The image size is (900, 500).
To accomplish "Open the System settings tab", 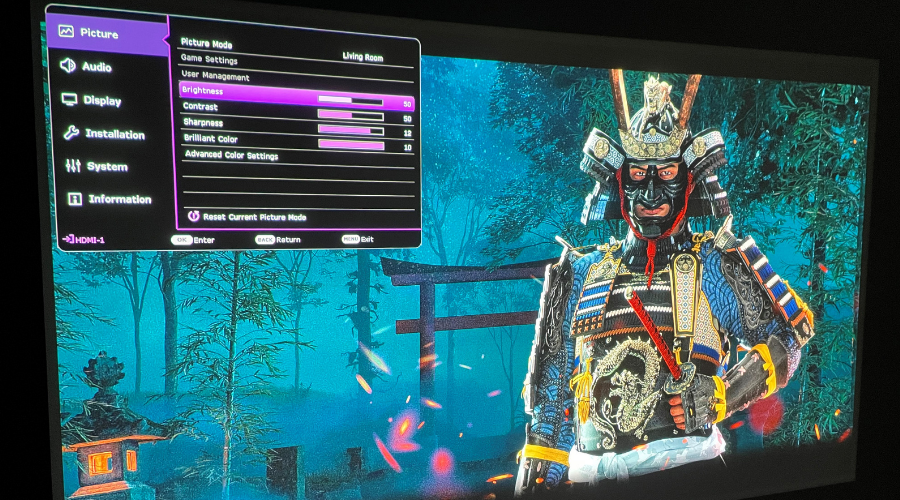I will click(106, 167).
